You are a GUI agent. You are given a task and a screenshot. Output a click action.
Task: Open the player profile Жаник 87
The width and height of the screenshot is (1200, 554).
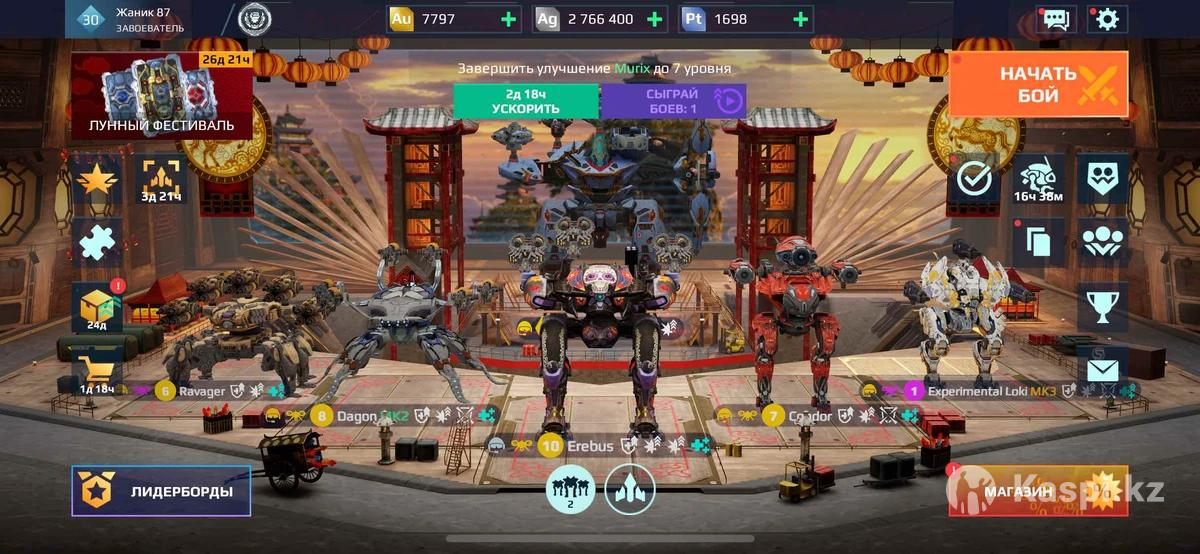(140, 19)
